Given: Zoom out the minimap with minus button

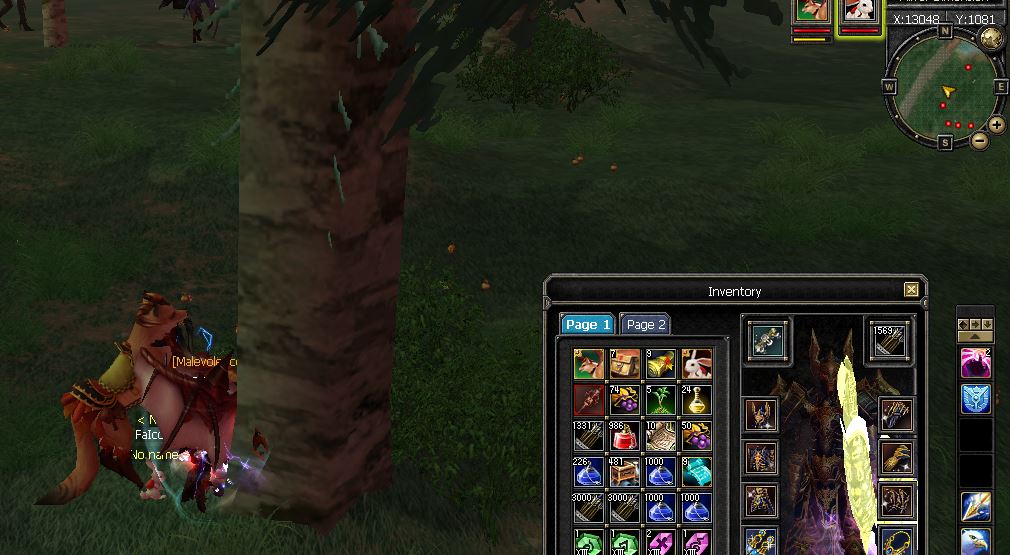Looking at the screenshot, I should [980, 141].
